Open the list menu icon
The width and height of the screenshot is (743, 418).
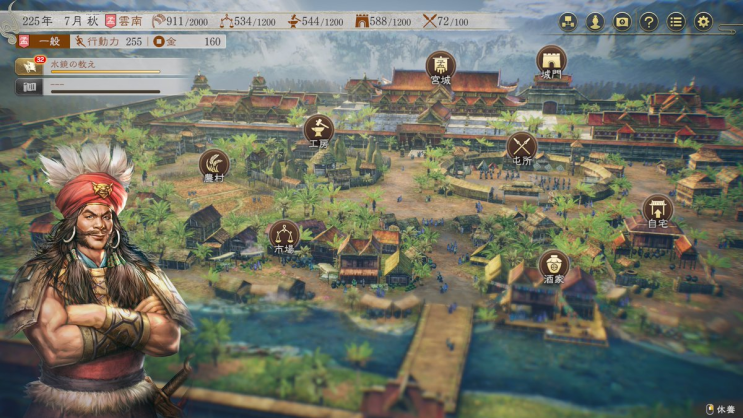676,21
